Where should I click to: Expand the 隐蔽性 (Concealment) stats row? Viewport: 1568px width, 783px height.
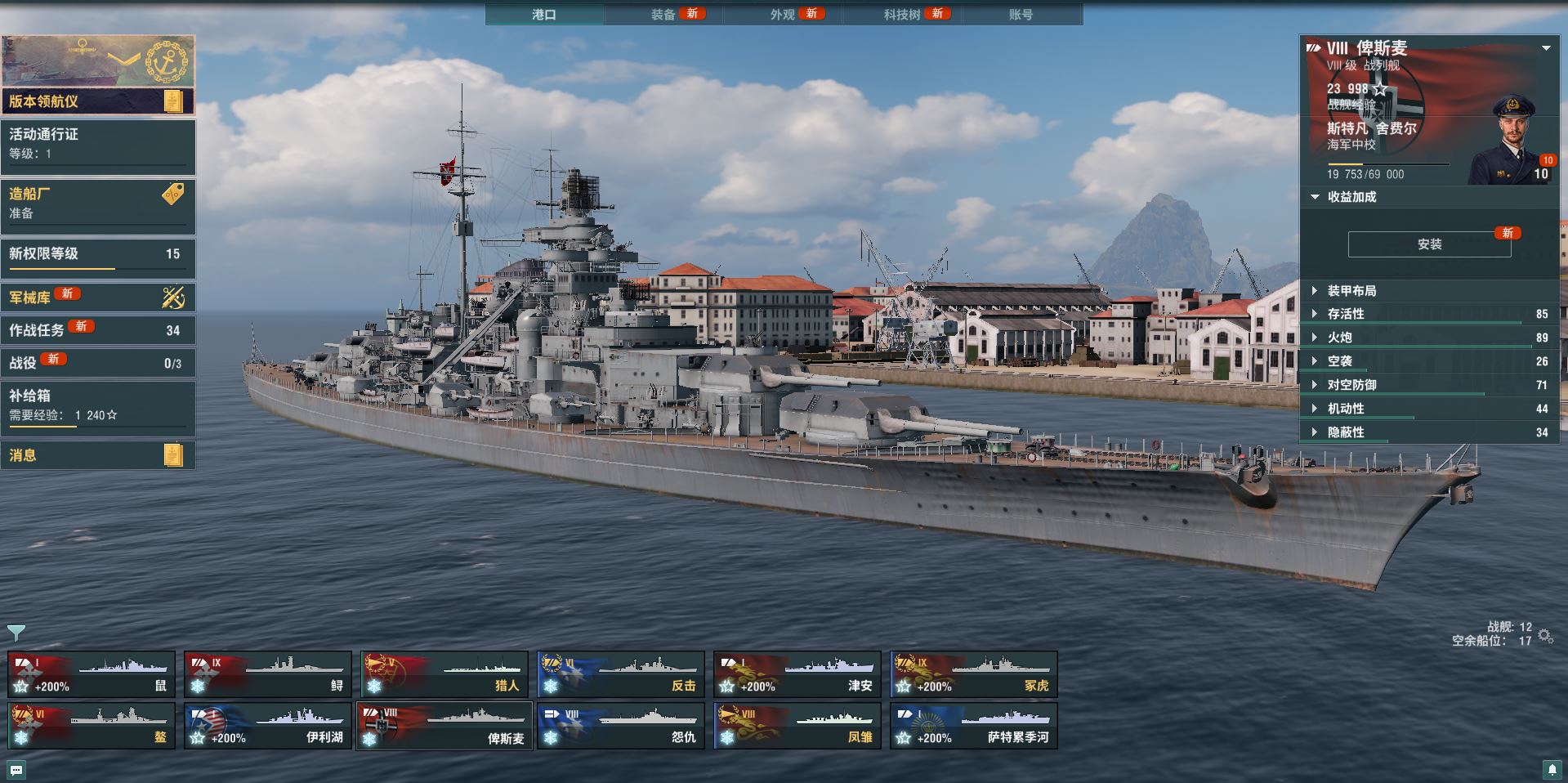pos(1346,432)
